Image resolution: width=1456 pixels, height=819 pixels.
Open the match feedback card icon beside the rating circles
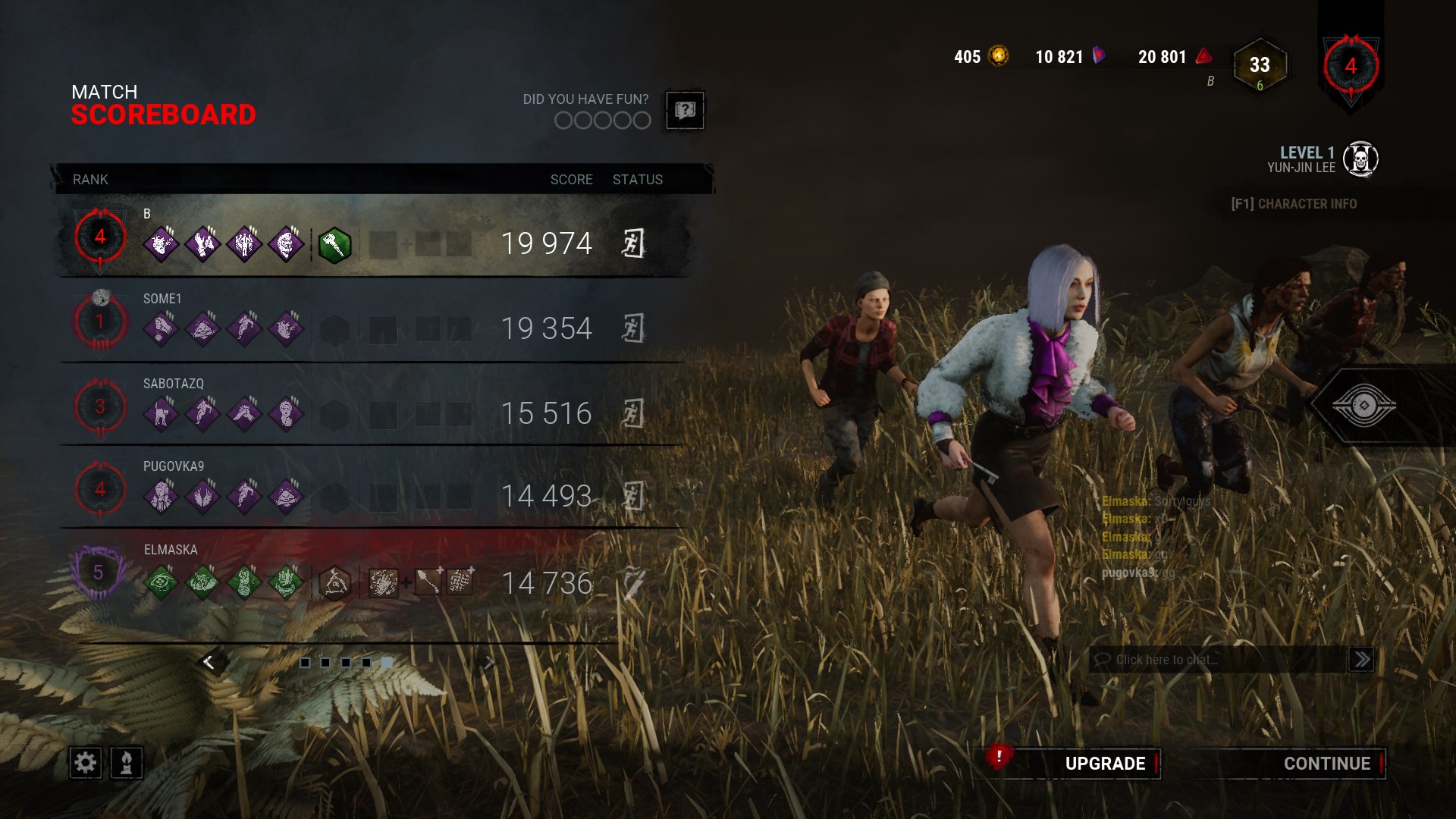(686, 111)
